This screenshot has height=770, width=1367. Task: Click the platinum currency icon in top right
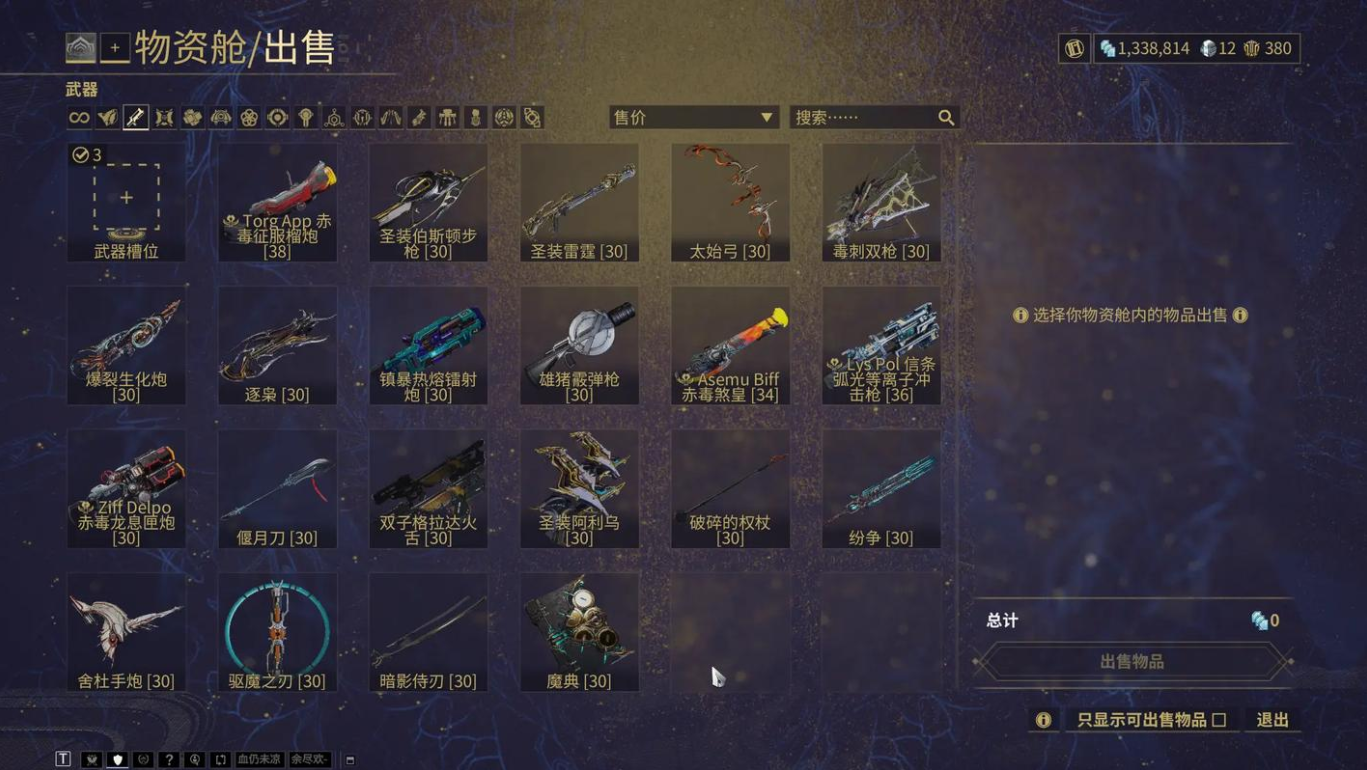[1208, 47]
